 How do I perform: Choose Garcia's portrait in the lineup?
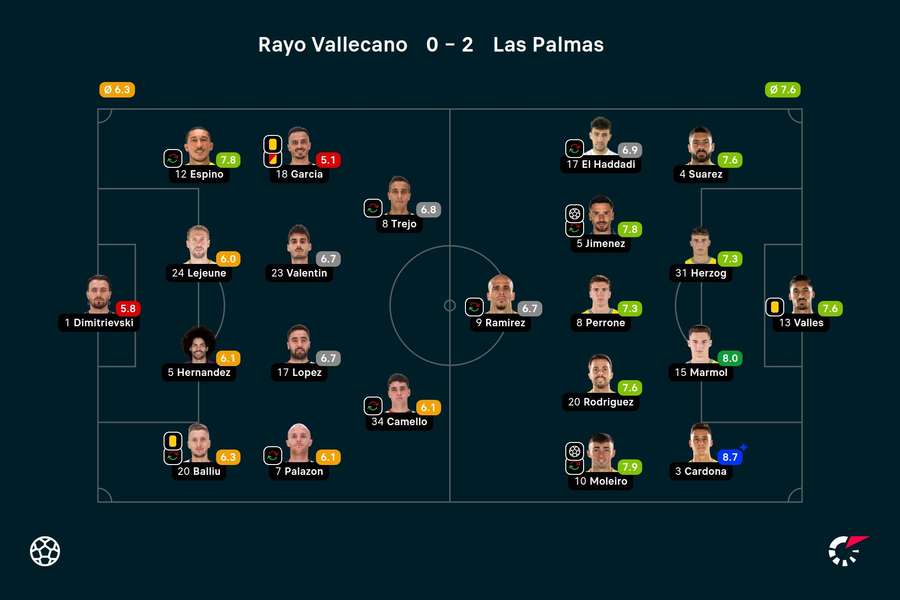[299, 146]
